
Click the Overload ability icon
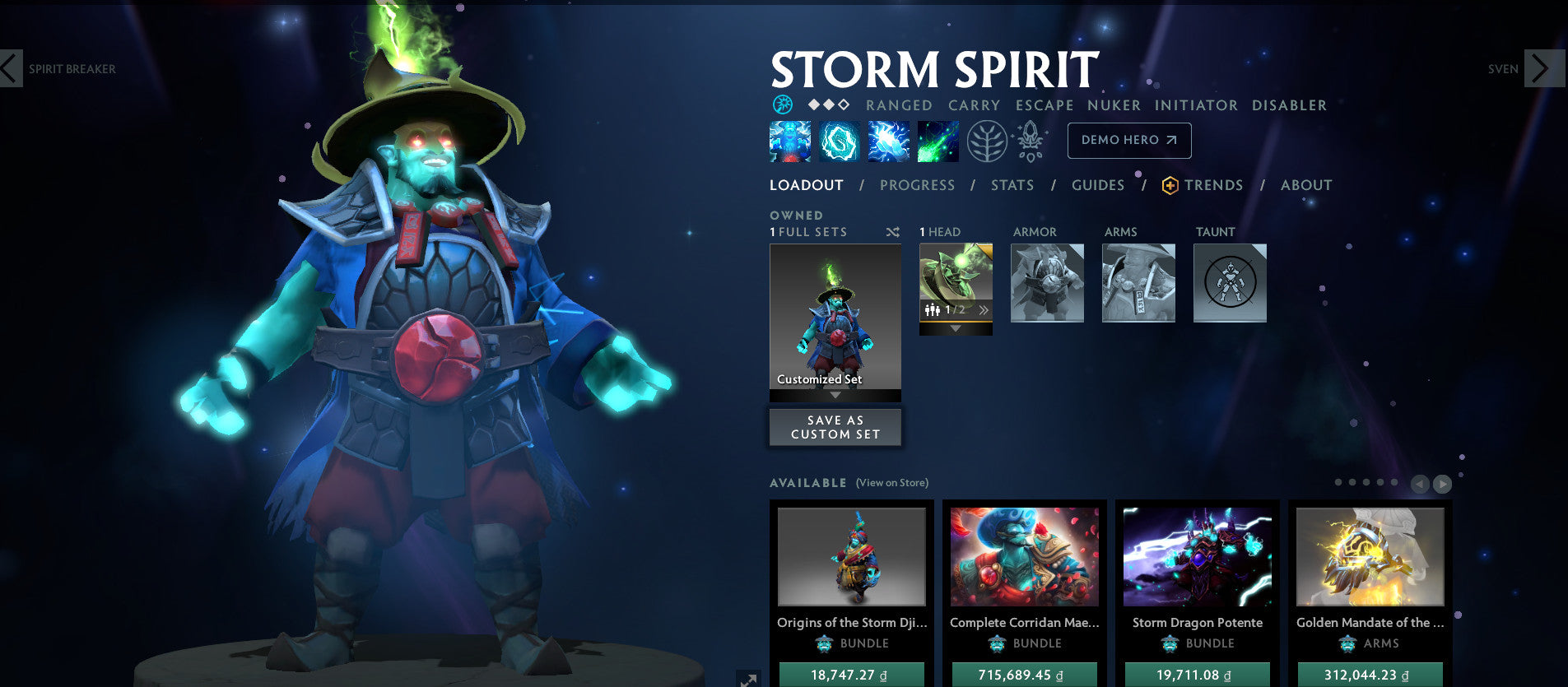[x=888, y=141]
